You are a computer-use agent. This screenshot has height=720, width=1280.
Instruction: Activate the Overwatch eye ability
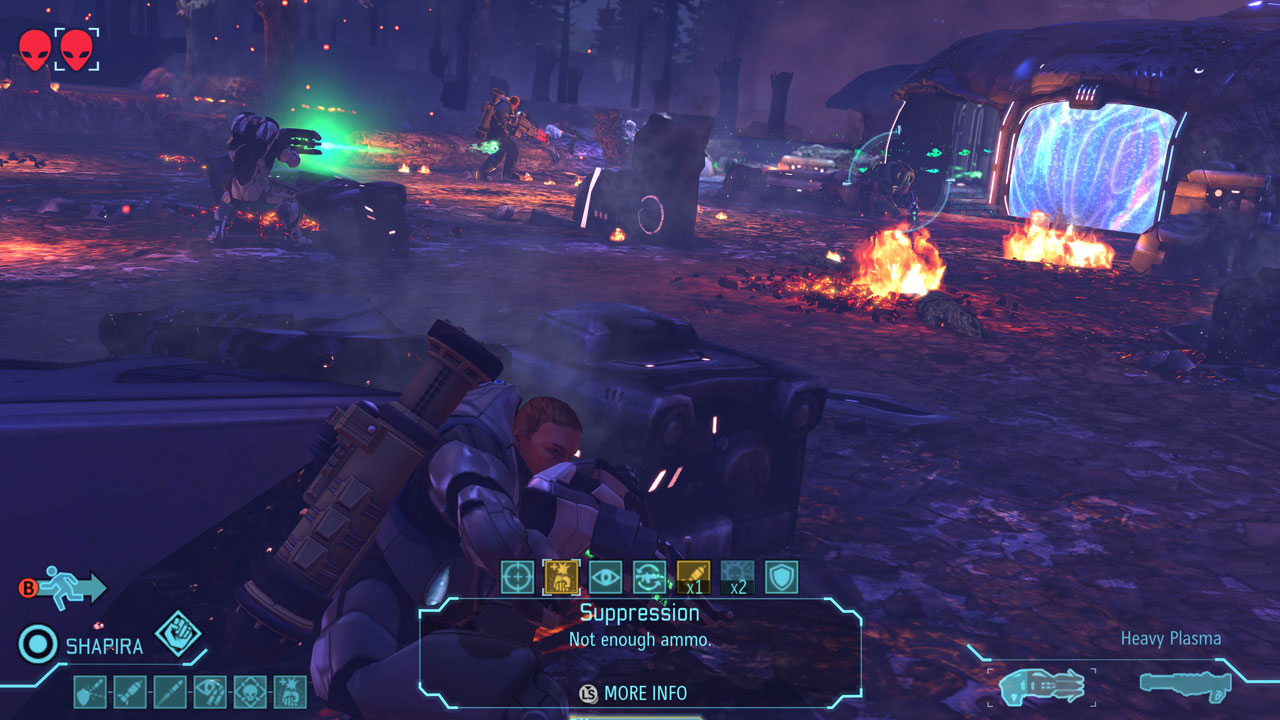[605, 577]
